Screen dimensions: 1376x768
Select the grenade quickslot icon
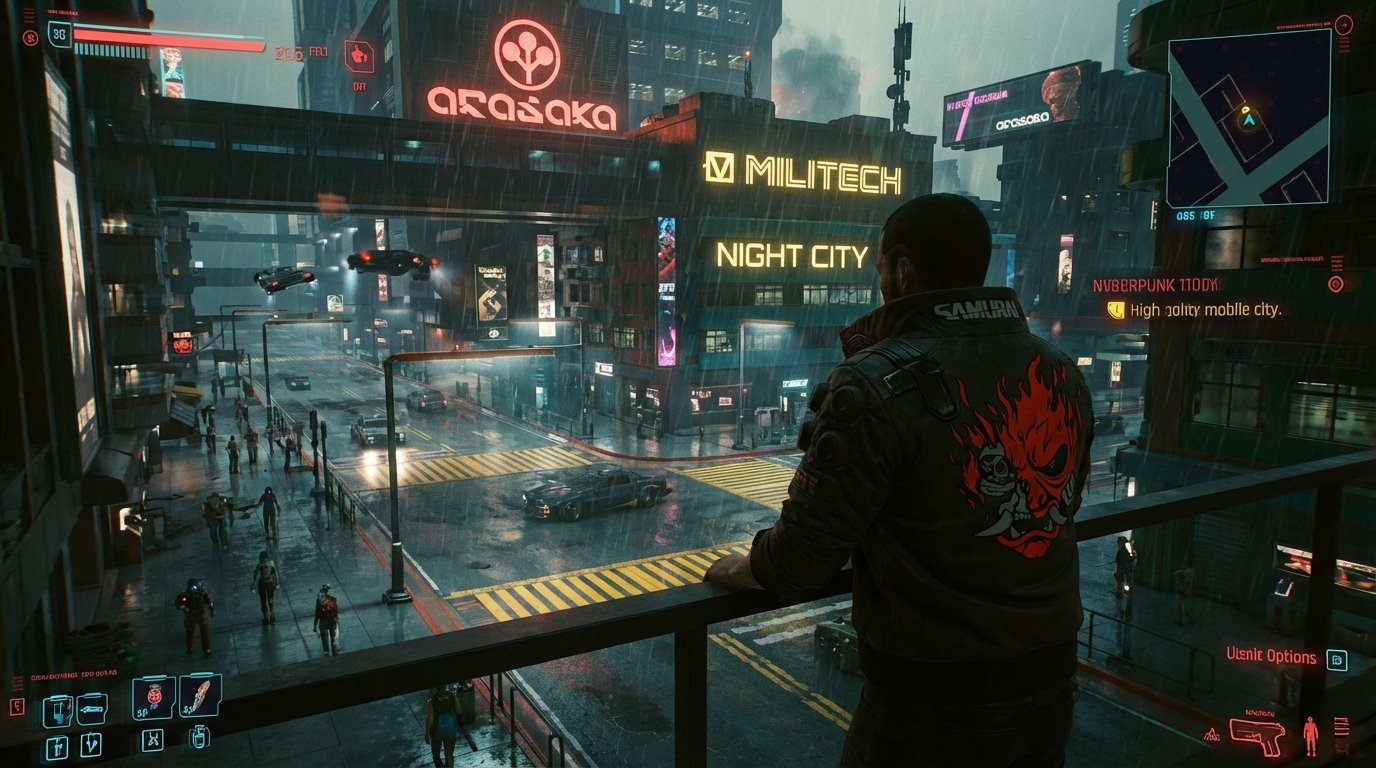[x=154, y=698]
